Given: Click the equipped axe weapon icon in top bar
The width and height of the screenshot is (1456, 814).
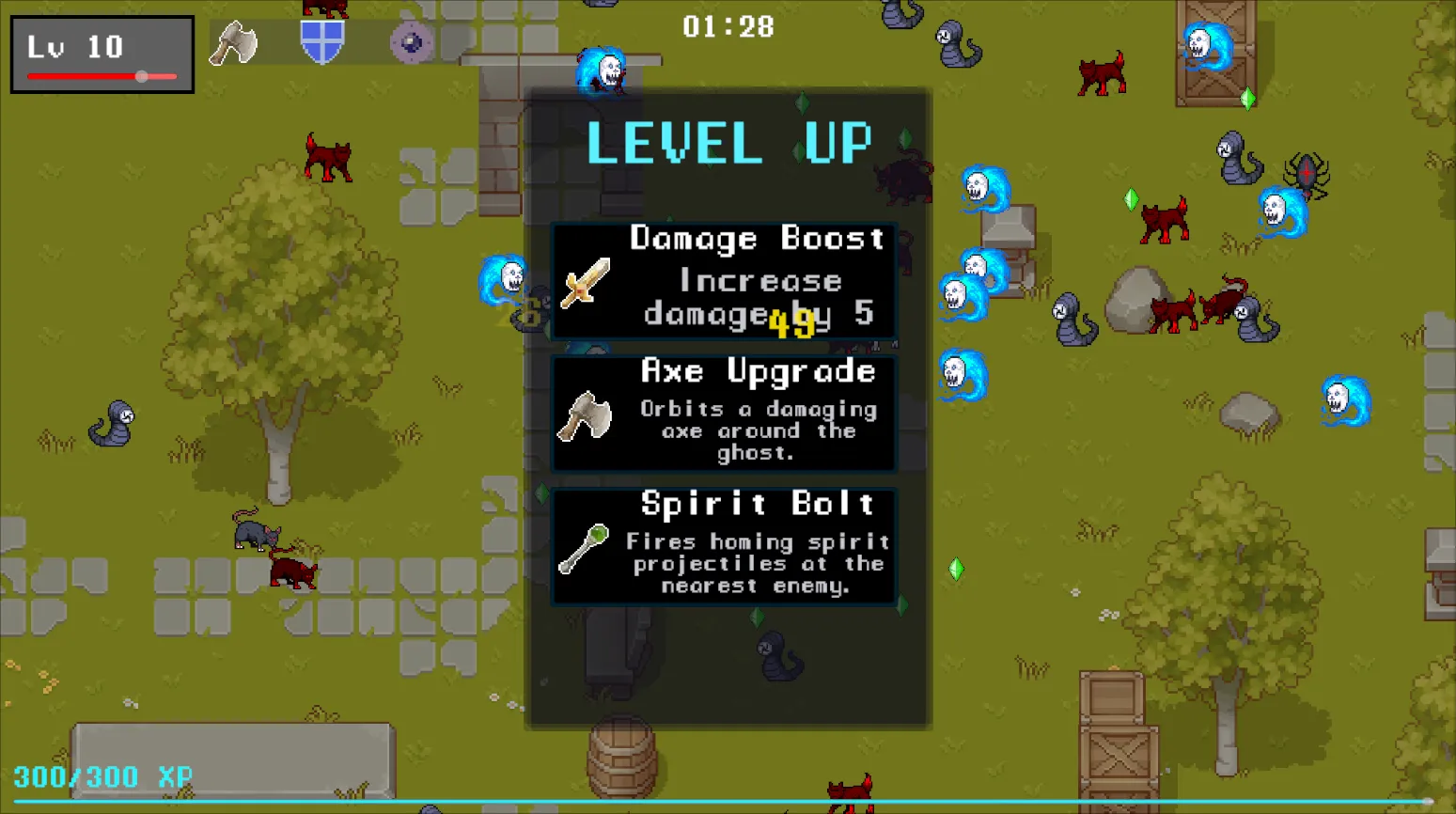Looking at the screenshot, I should pyautogui.click(x=232, y=42).
